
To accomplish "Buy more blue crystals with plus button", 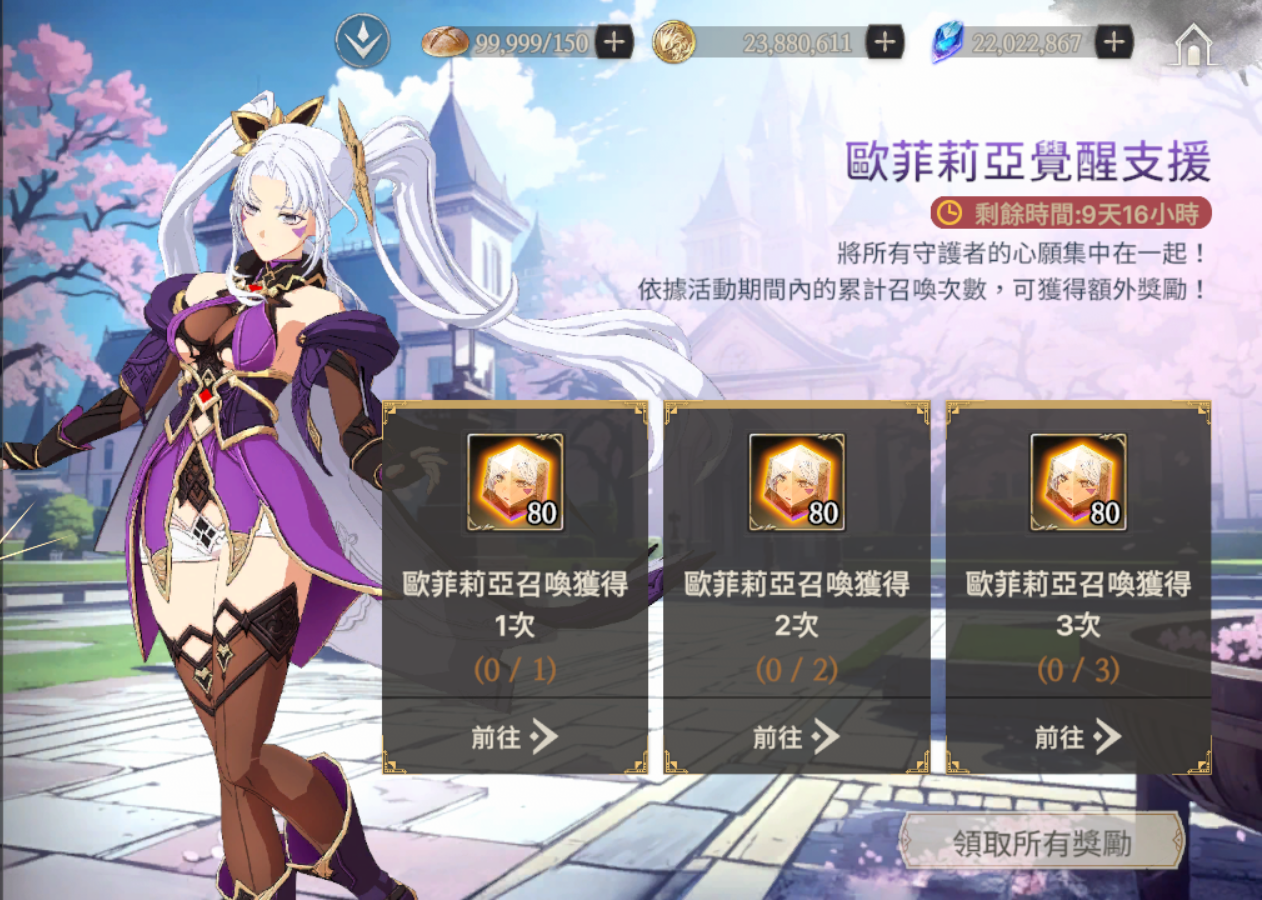I will coord(1113,42).
